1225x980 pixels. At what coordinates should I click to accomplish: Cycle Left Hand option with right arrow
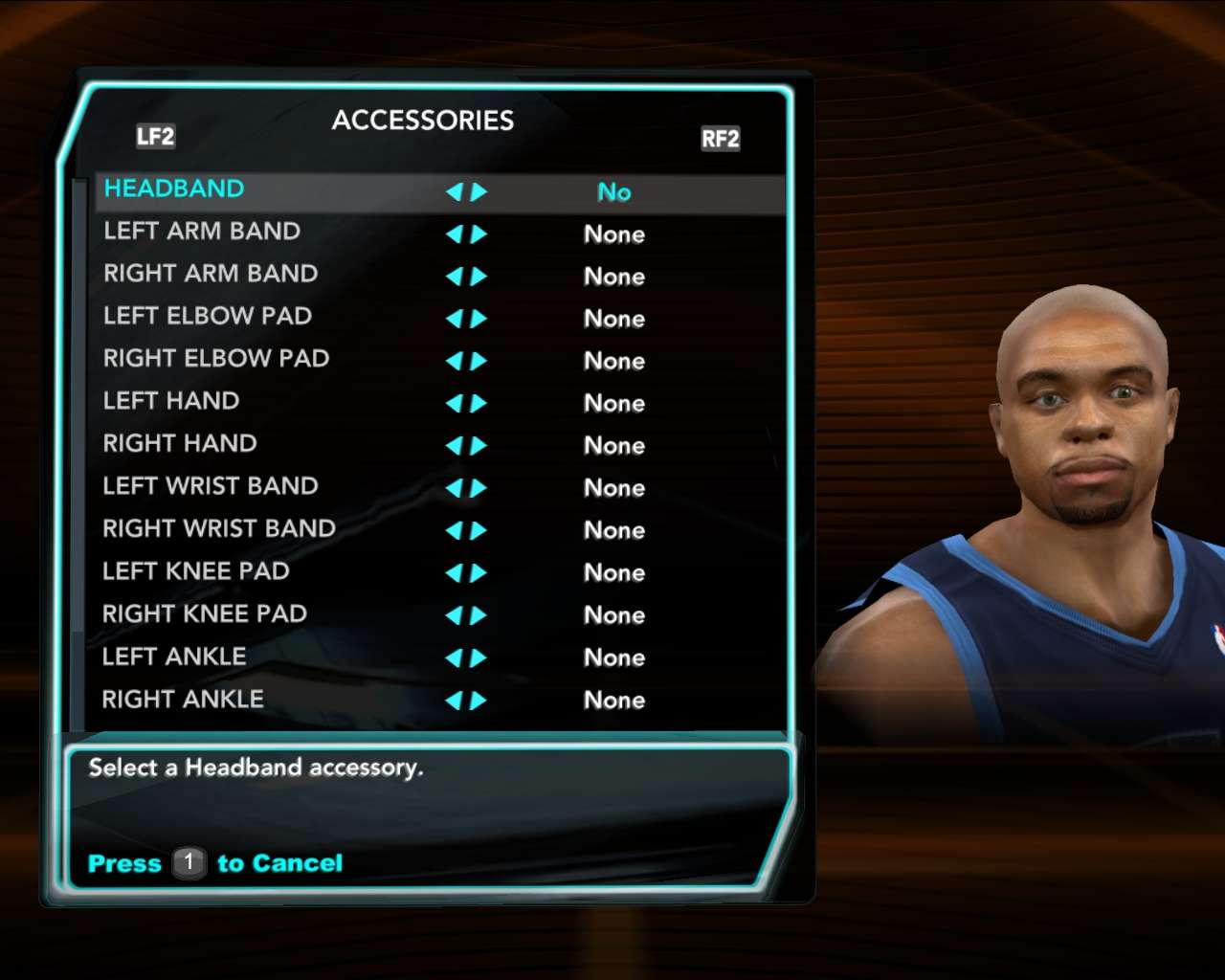pos(479,404)
